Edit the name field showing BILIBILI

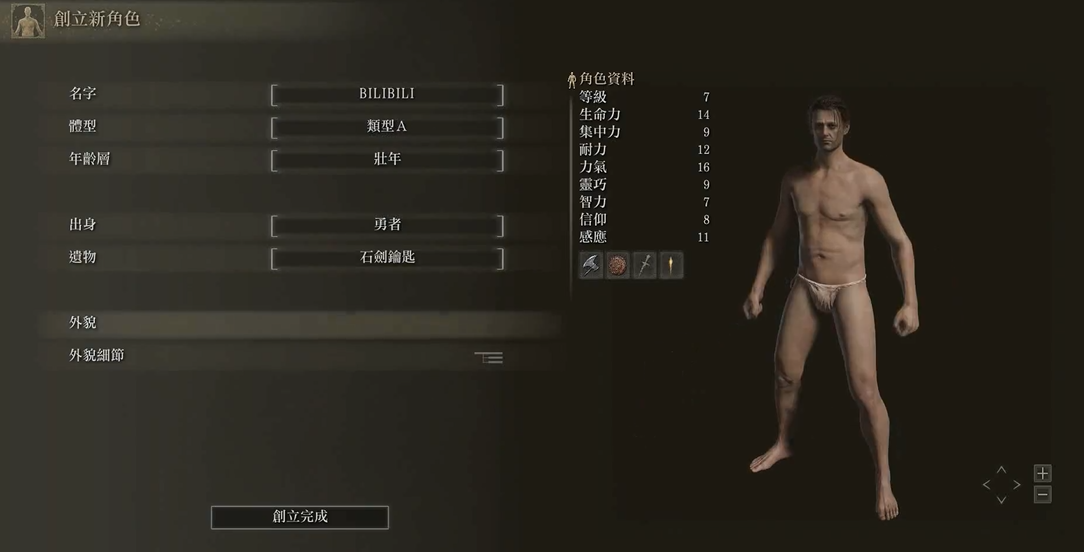[x=387, y=94]
